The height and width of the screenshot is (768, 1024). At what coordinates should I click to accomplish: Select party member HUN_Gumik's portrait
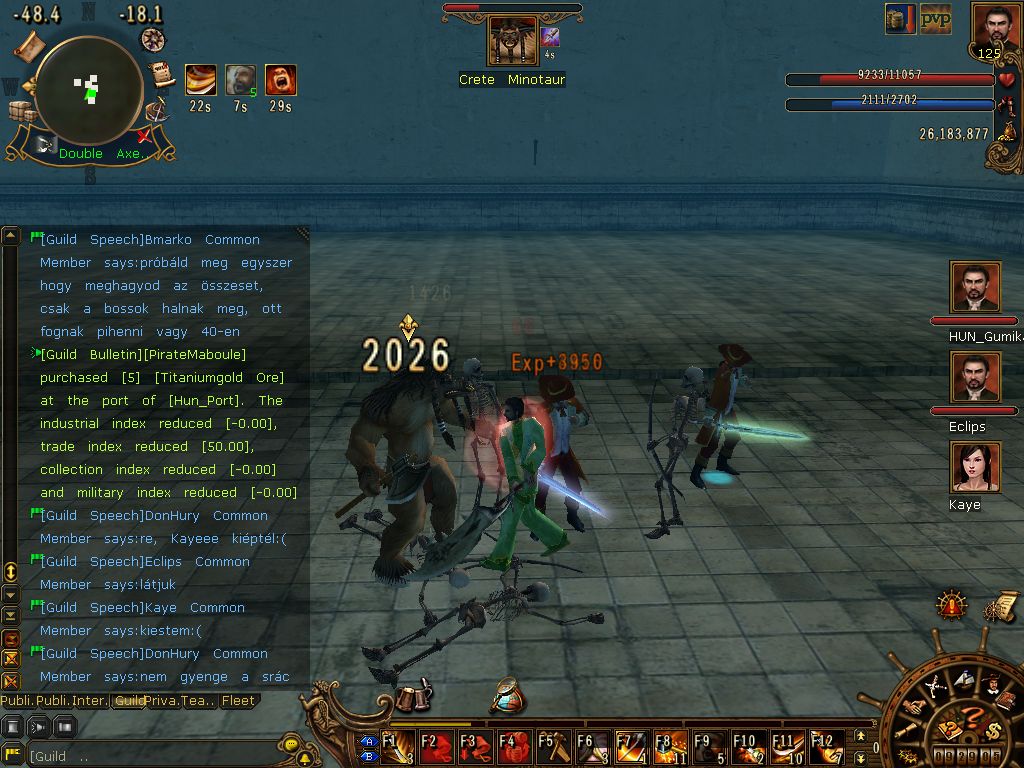[x=975, y=288]
